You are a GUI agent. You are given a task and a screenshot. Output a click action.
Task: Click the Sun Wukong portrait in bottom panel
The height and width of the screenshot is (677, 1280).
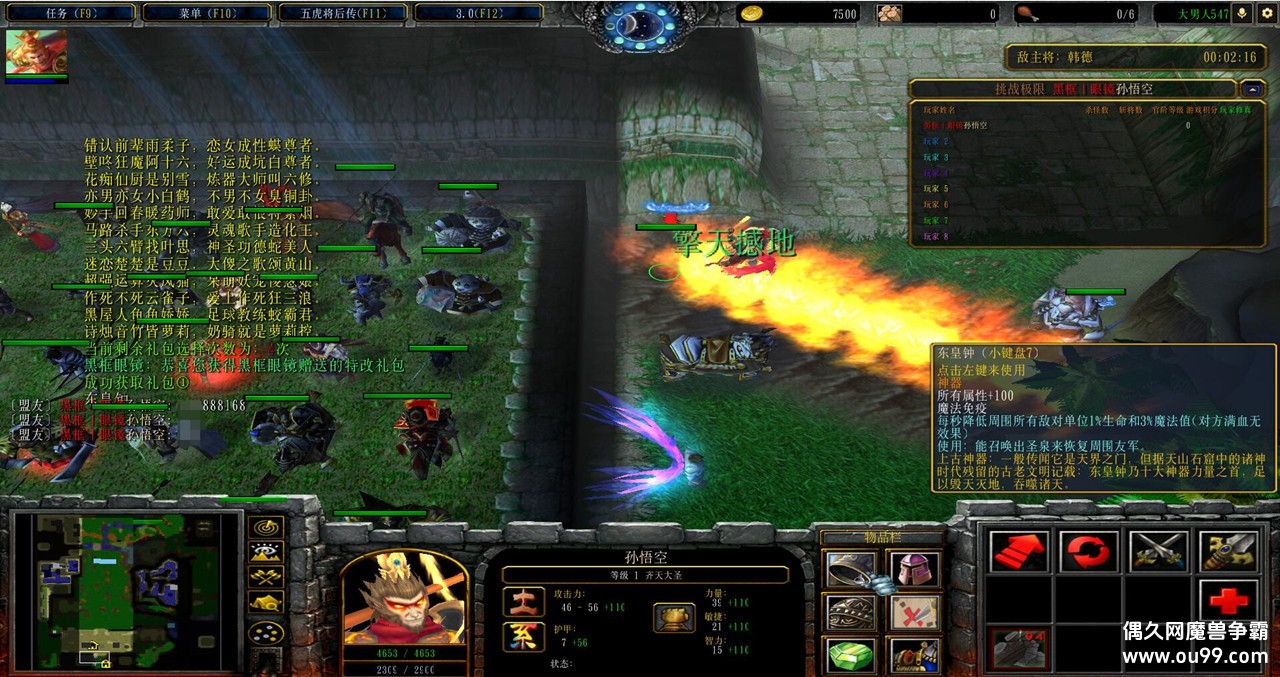405,597
